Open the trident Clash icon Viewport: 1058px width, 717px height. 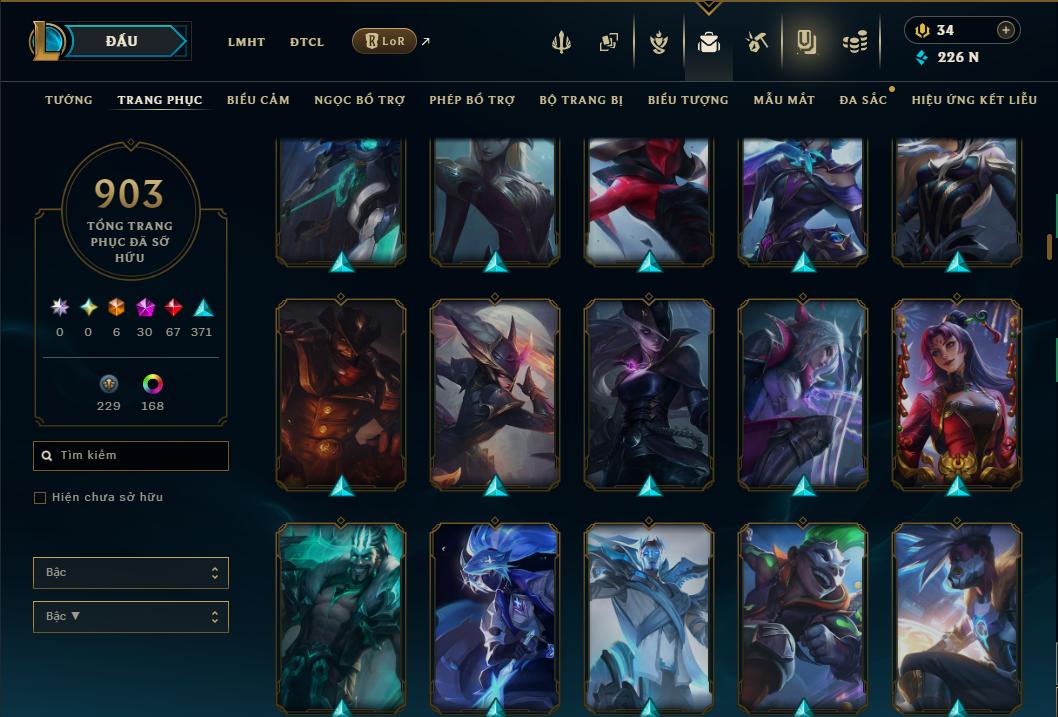tap(562, 42)
